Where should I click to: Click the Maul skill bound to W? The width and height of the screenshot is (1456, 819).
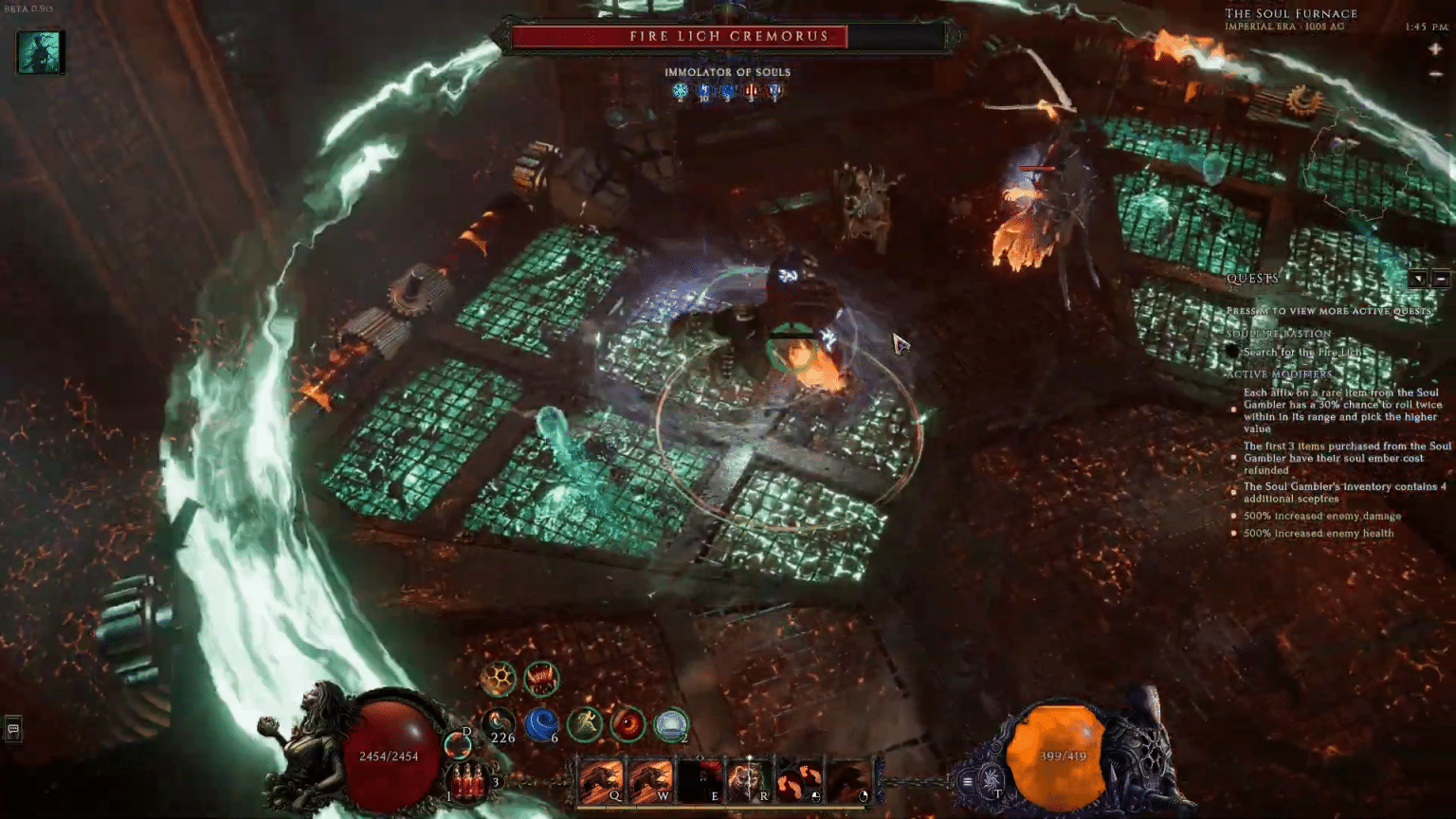(649, 779)
